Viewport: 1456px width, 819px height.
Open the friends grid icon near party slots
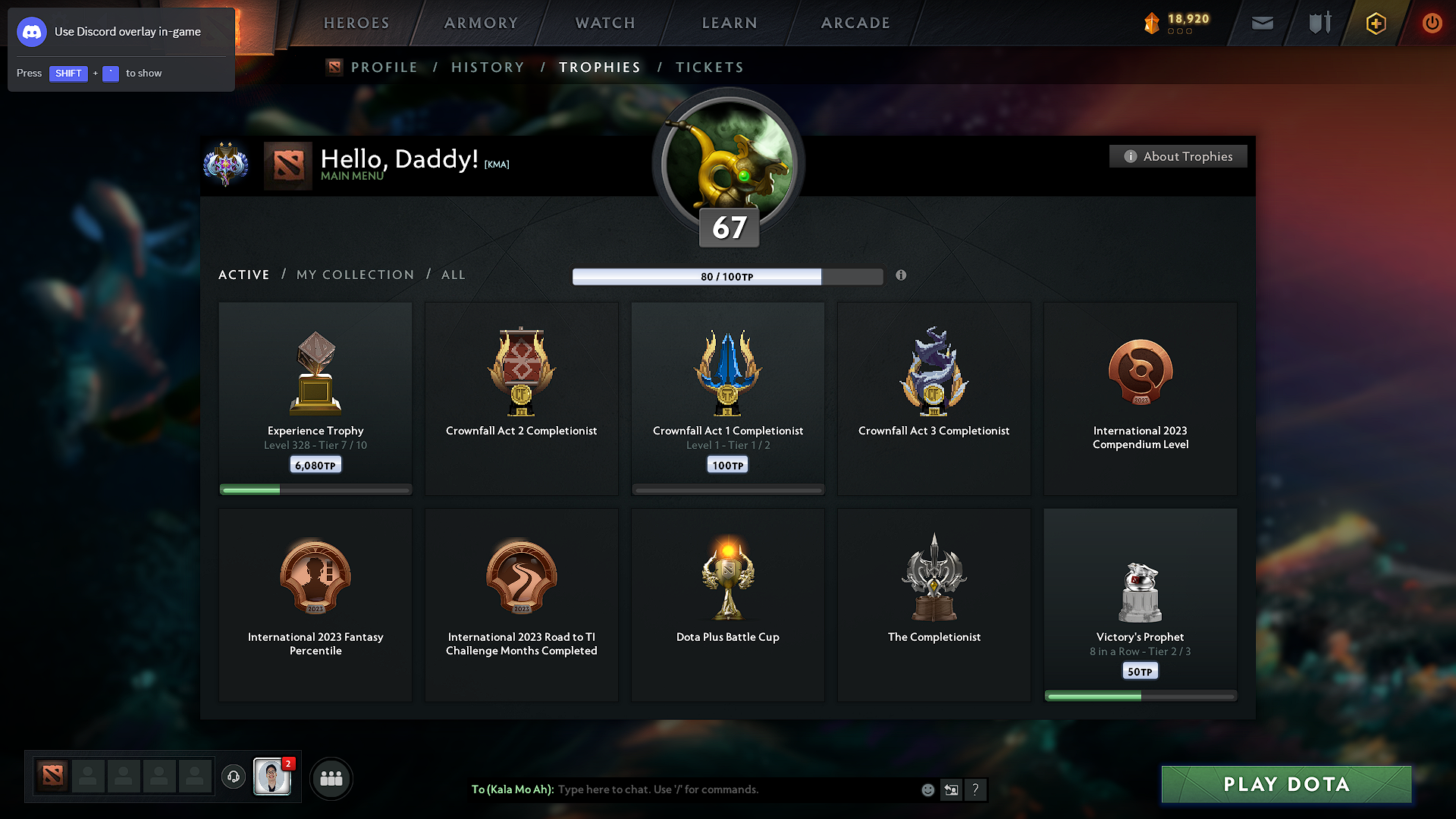(x=331, y=778)
